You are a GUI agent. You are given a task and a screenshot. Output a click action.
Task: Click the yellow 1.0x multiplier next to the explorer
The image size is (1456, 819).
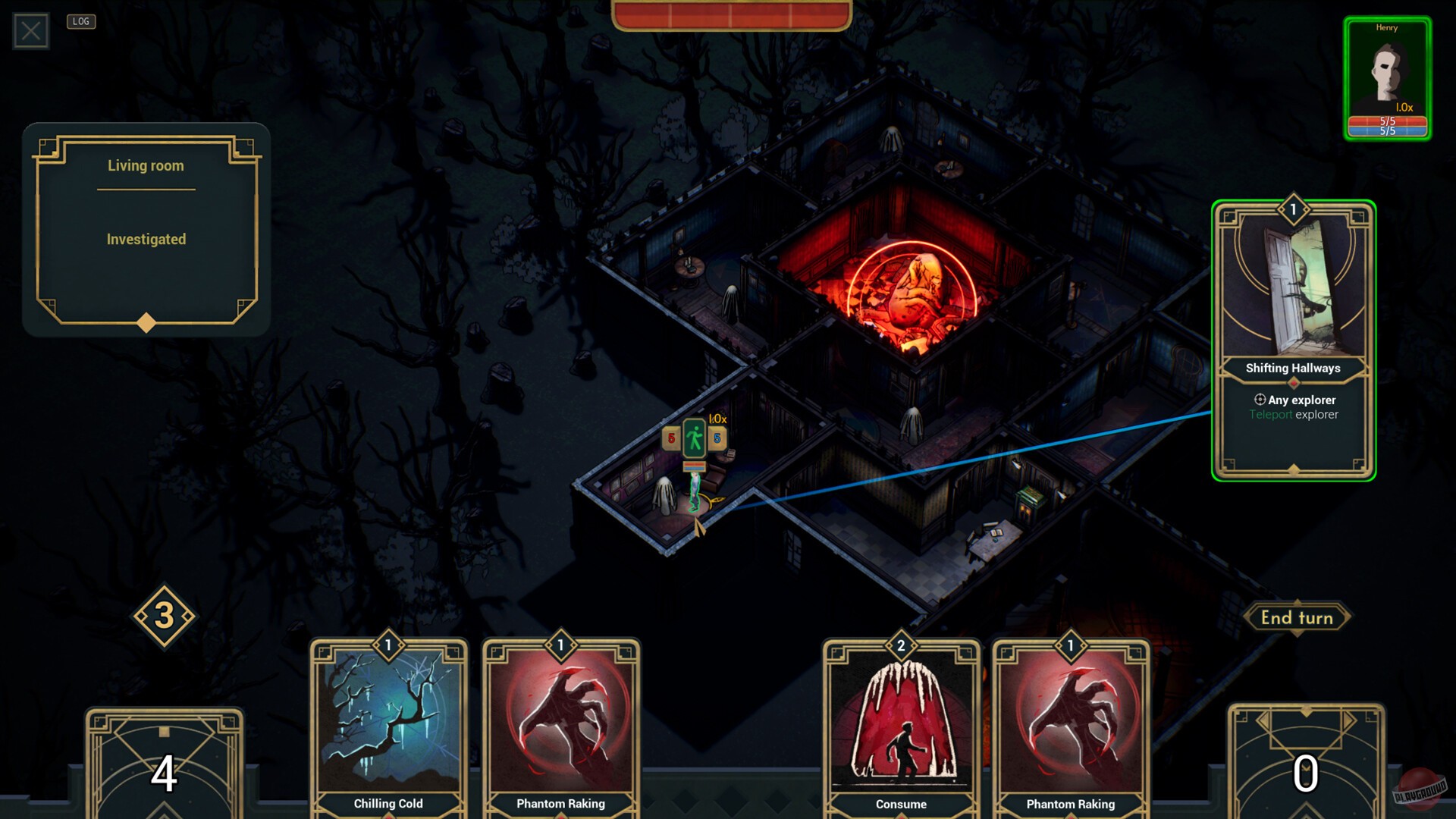[x=717, y=419]
